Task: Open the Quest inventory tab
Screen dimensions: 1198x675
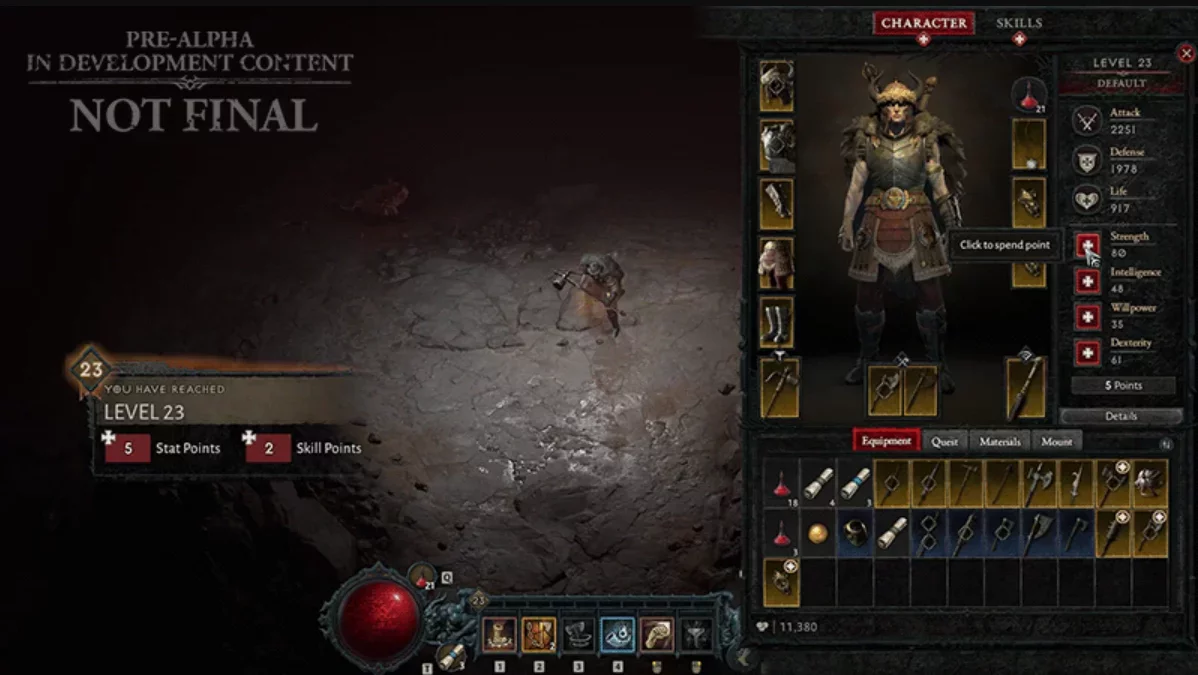Action: tap(944, 441)
